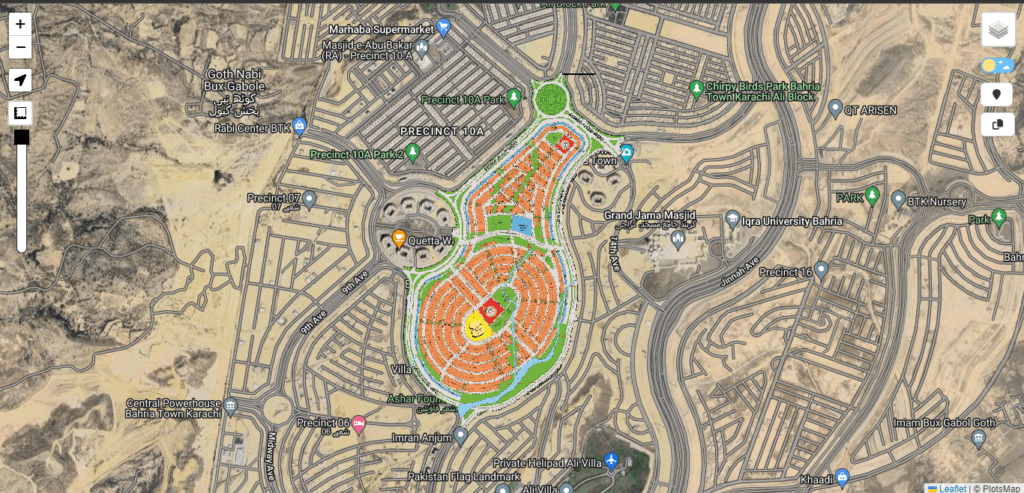The height and width of the screenshot is (493, 1024).
Task: Zoom out with the minus button
Action: 21,47
